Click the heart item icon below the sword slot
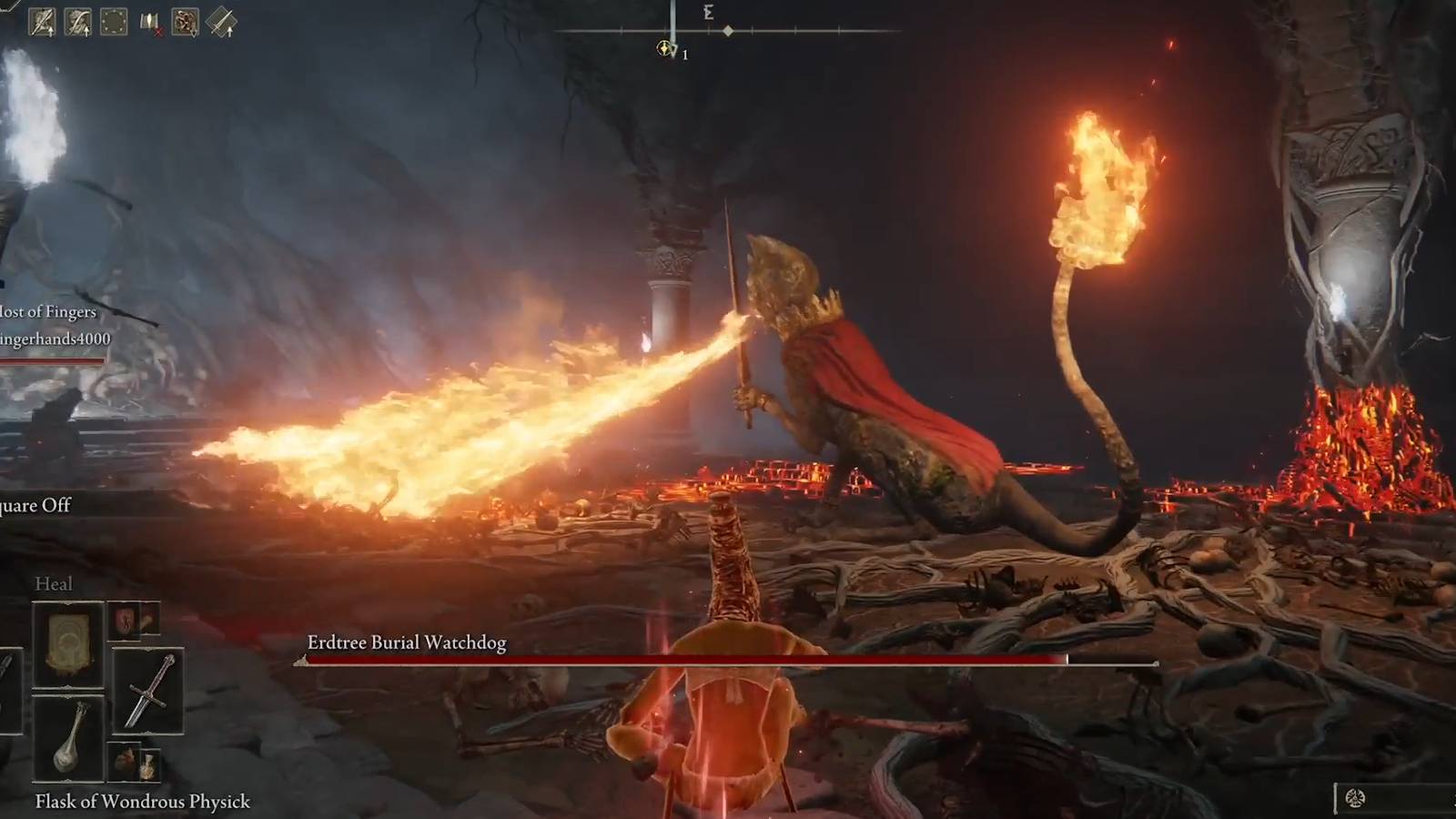This screenshot has height=819, width=1456. pyautogui.click(x=126, y=762)
